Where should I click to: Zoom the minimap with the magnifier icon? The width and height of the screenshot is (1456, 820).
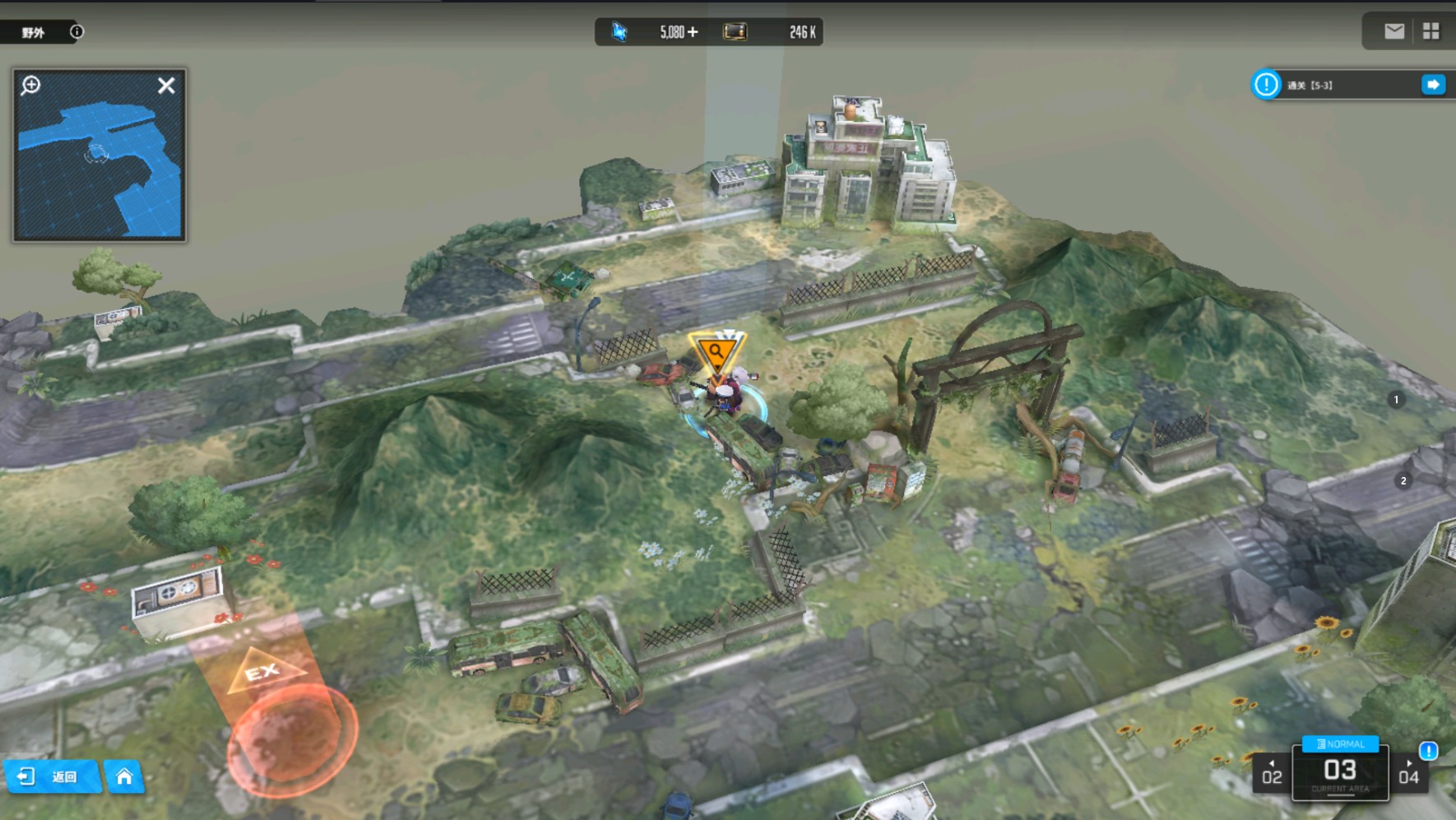31,85
